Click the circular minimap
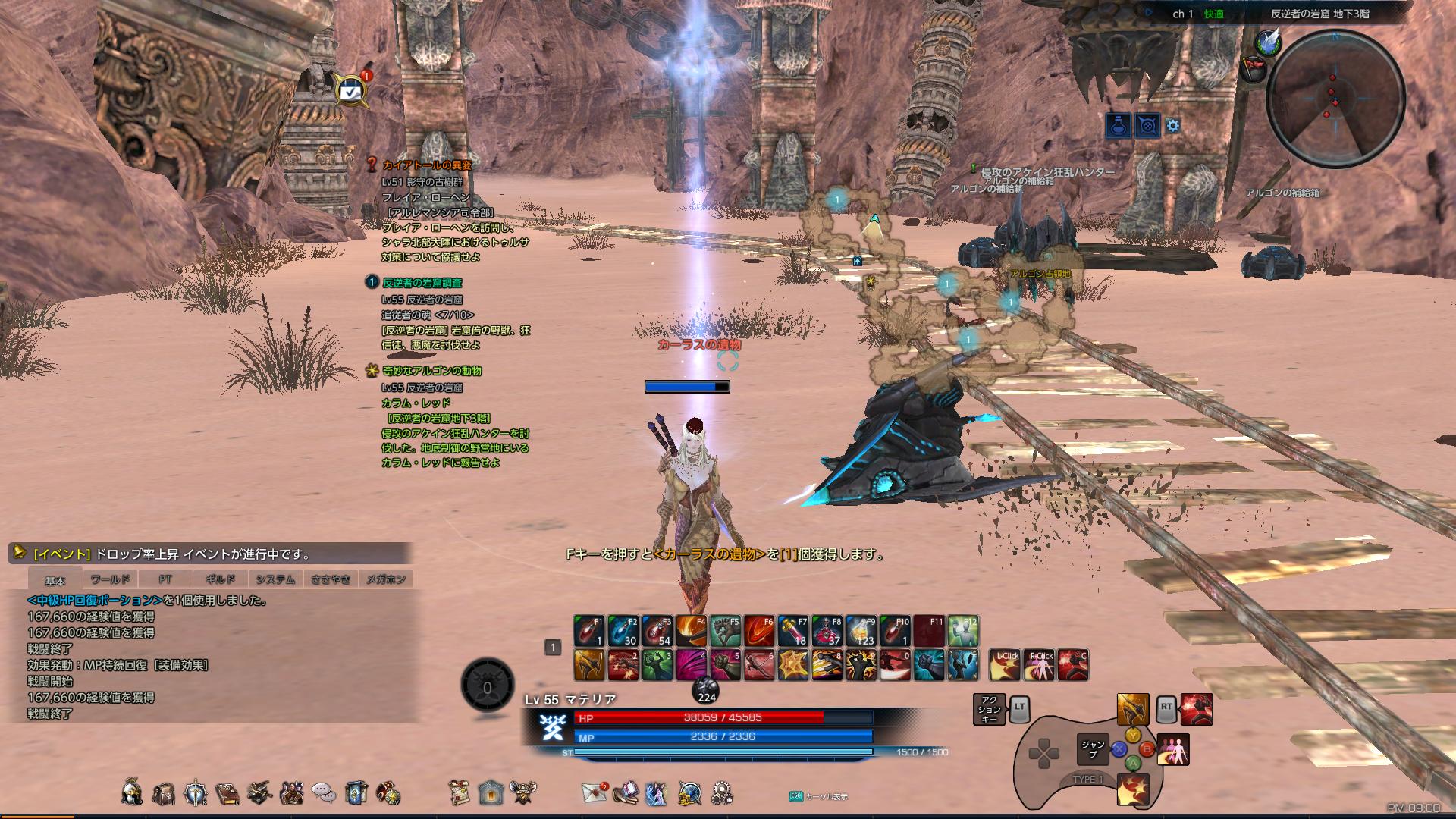Screen dimensions: 1456x819 click(x=1335, y=97)
